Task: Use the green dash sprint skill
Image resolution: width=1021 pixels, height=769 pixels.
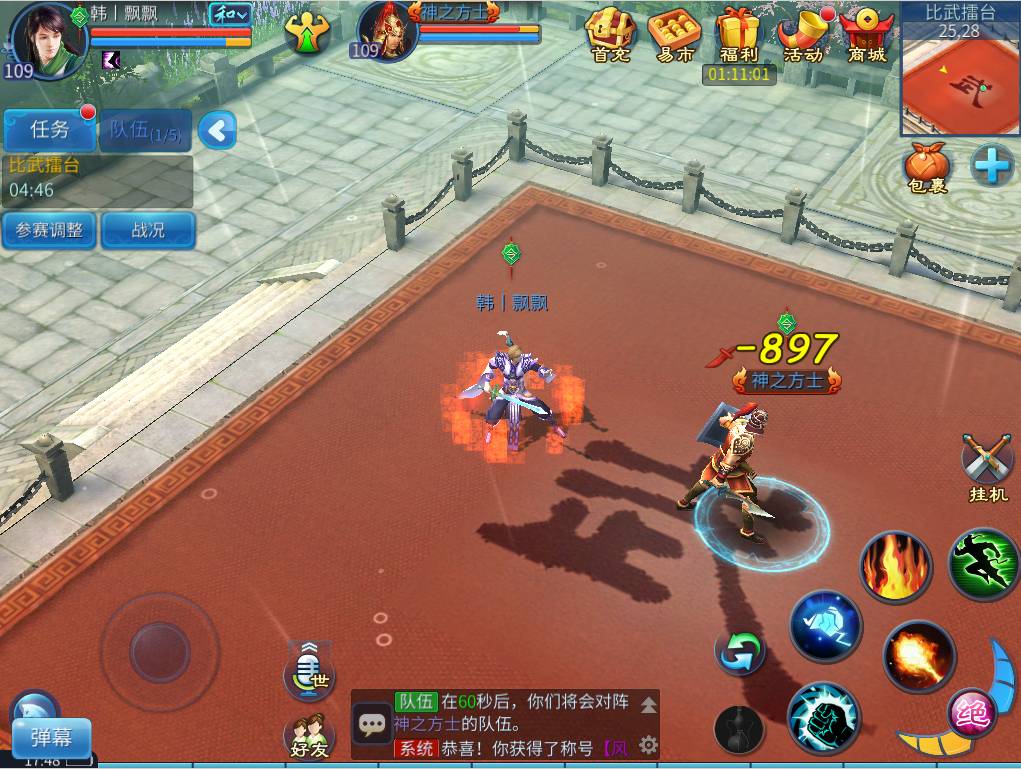Action: point(984,565)
